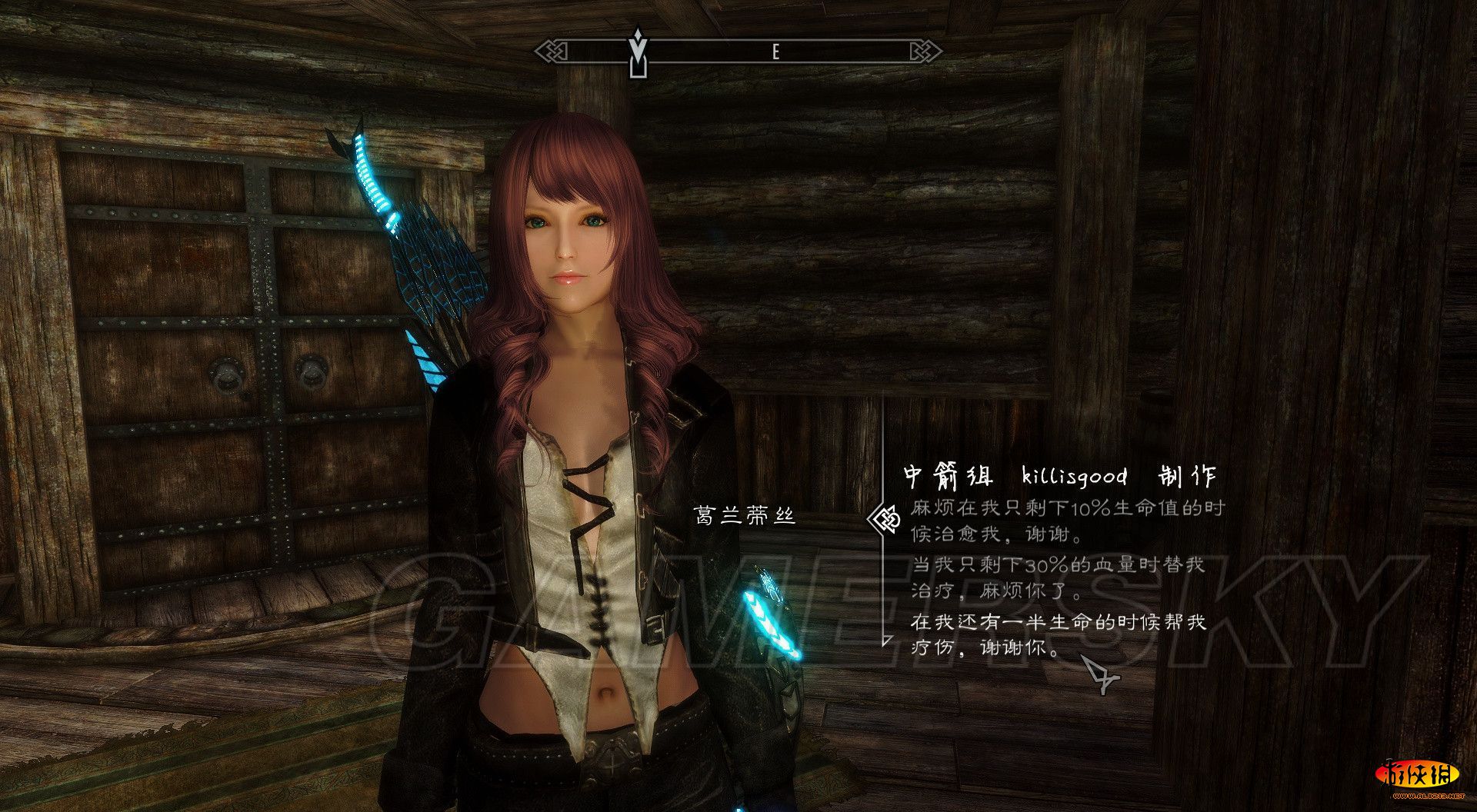Pick the 一半生命 heal-at-half-health reply
Screen dimensions: 1477x812
click(x=1058, y=634)
